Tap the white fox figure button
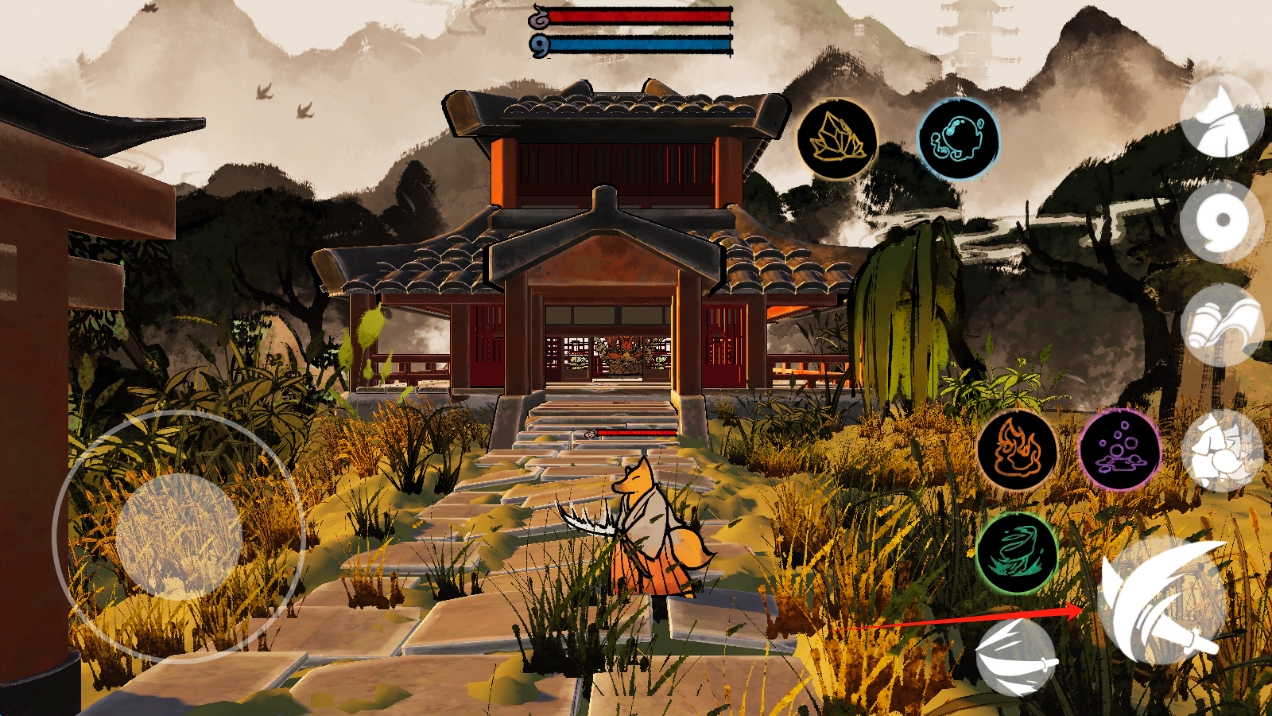Image resolution: width=1272 pixels, height=716 pixels. 1222,451
